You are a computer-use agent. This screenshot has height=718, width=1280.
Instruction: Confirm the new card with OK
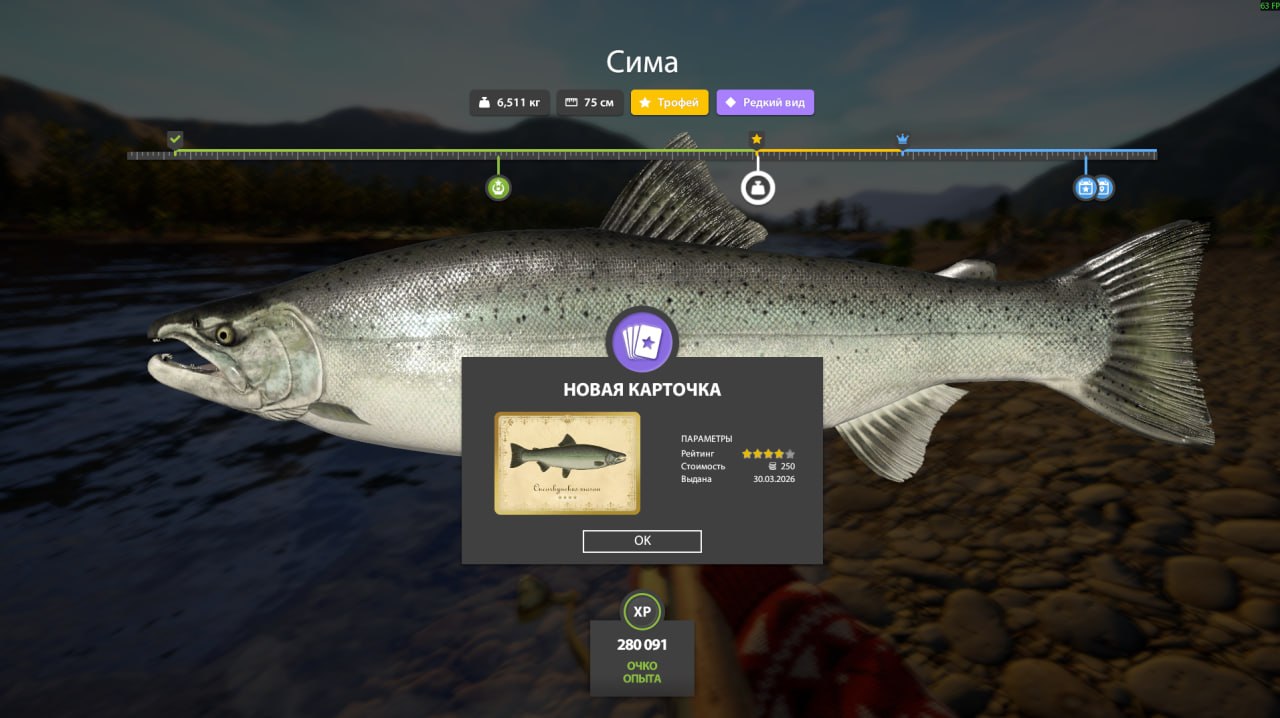(x=642, y=541)
